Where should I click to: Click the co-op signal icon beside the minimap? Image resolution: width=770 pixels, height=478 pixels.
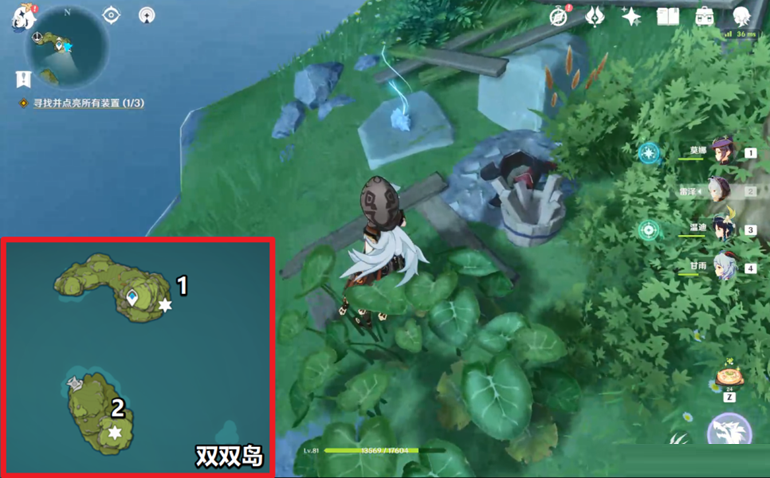point(148,16)
